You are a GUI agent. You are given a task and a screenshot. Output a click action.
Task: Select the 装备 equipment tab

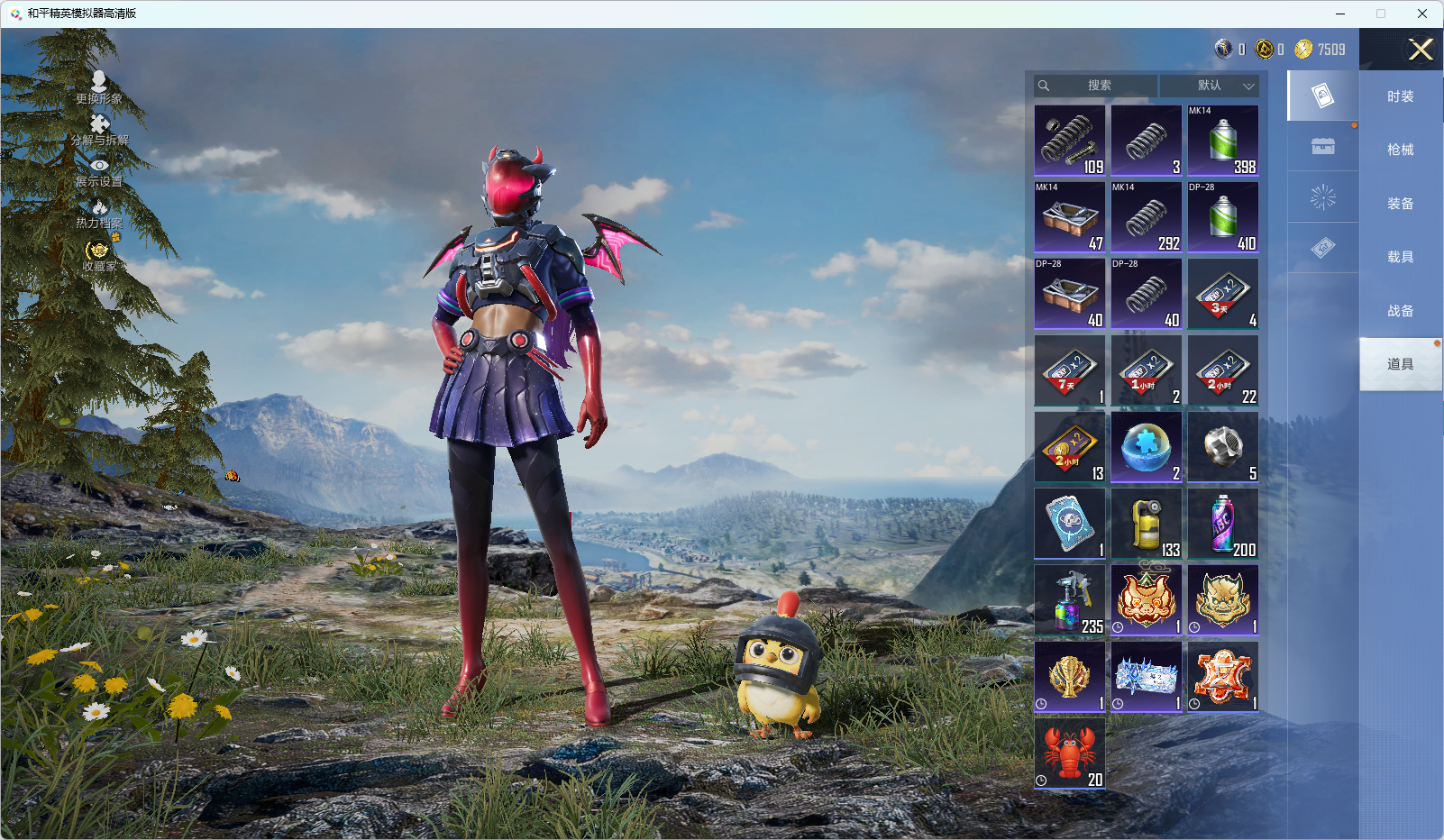1400,204
